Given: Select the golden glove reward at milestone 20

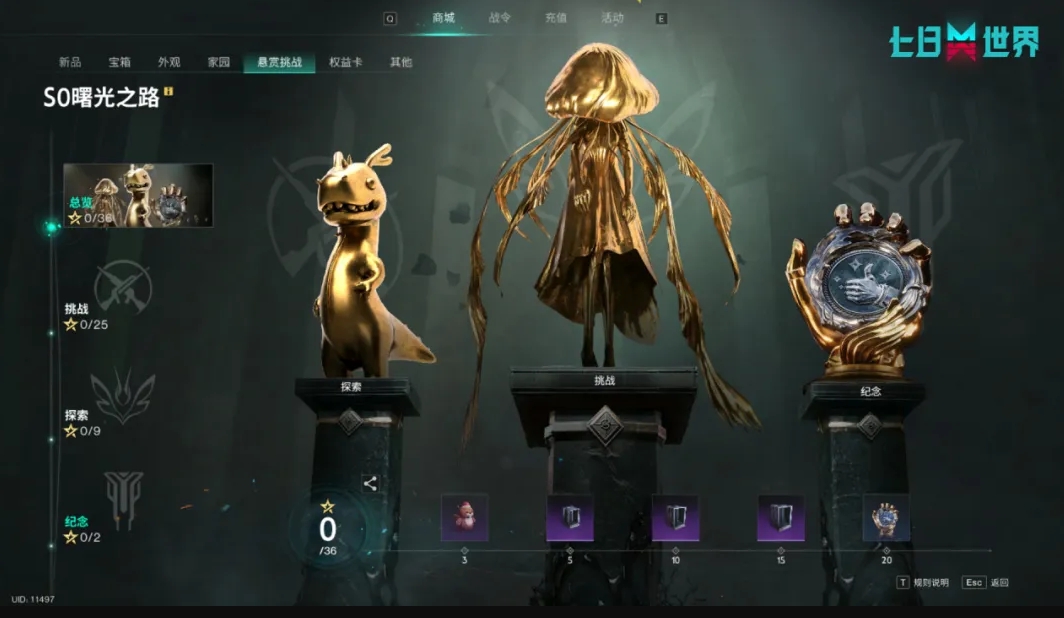Looking at the screenshot, I should click(886, 517).
